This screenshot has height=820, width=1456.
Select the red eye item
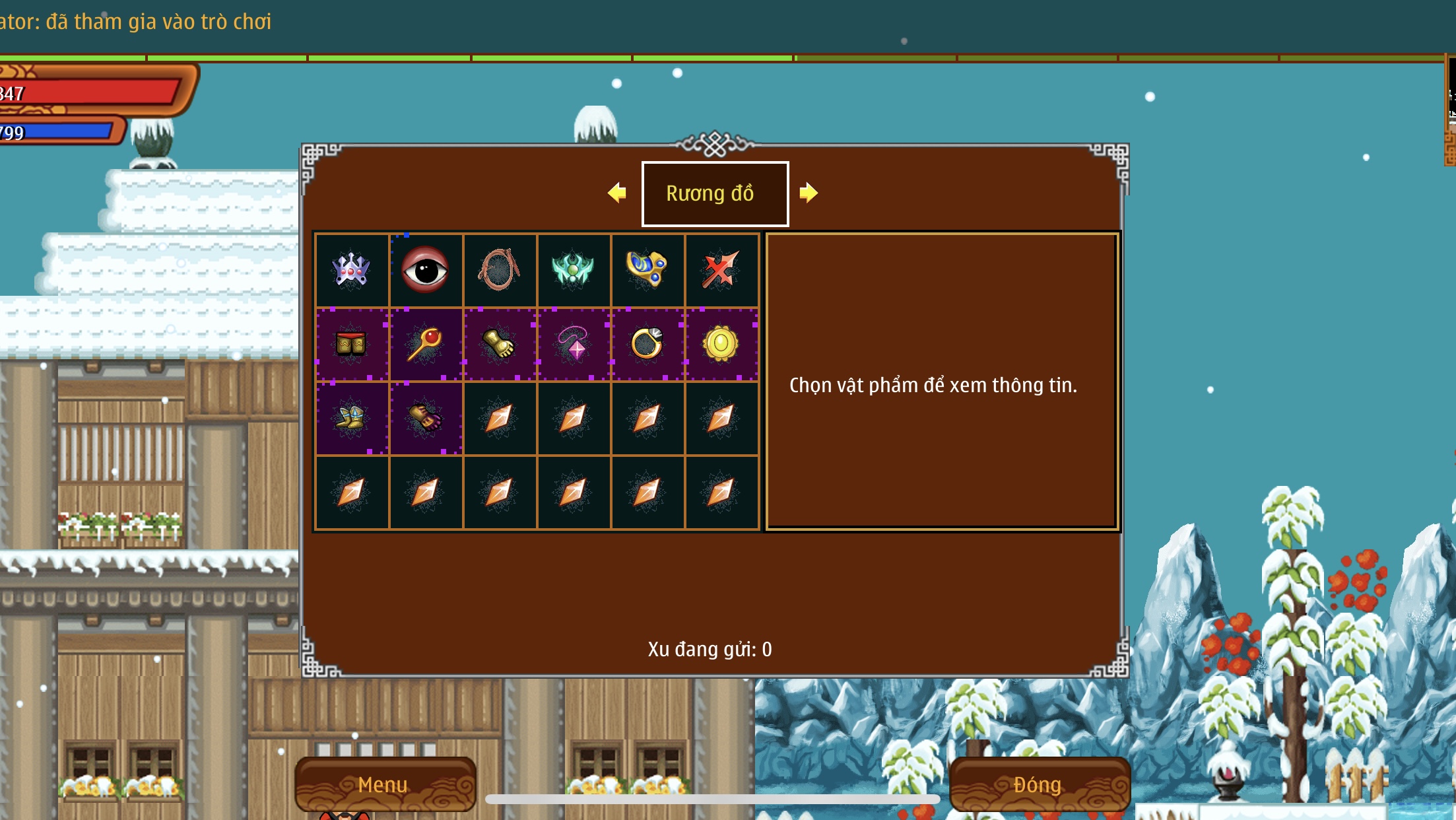tap(426, 269)
